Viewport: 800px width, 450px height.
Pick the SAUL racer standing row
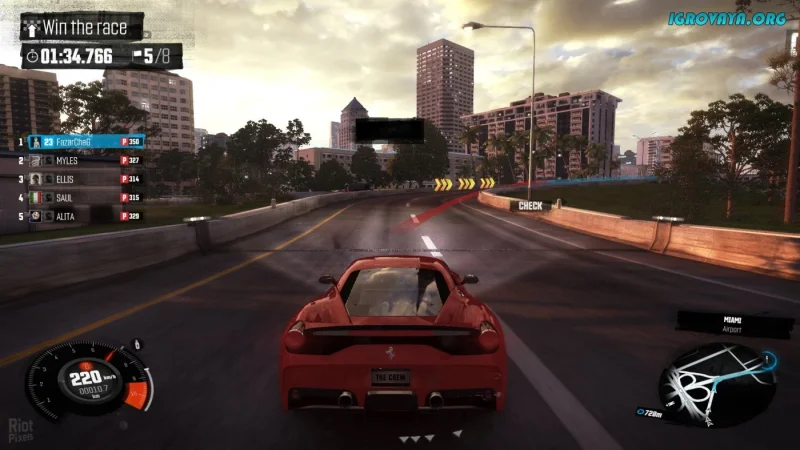point(86,197)
